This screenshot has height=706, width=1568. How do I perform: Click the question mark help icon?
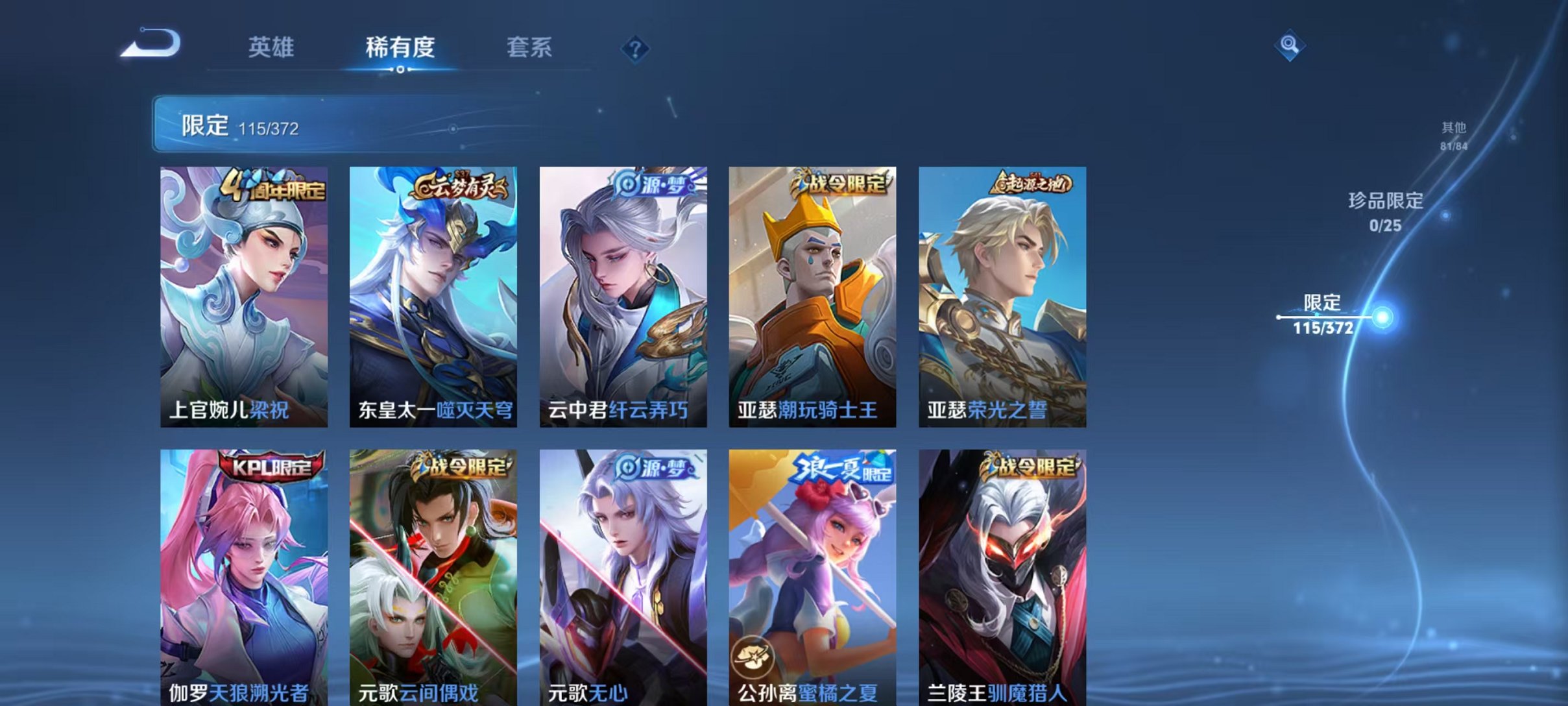tap(638, 49)
